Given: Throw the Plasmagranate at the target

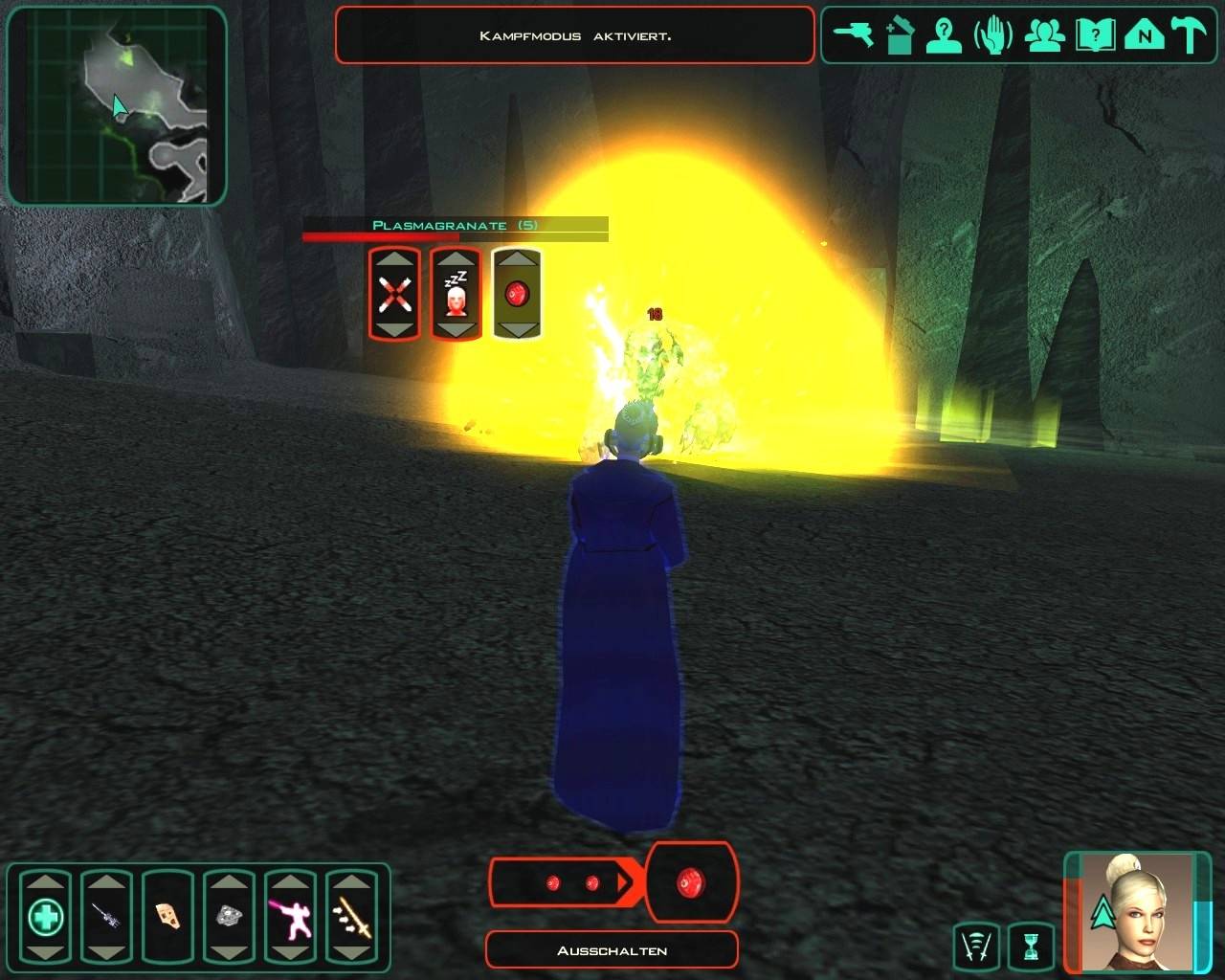Looking at the screenshot, I should pos(517,294).
